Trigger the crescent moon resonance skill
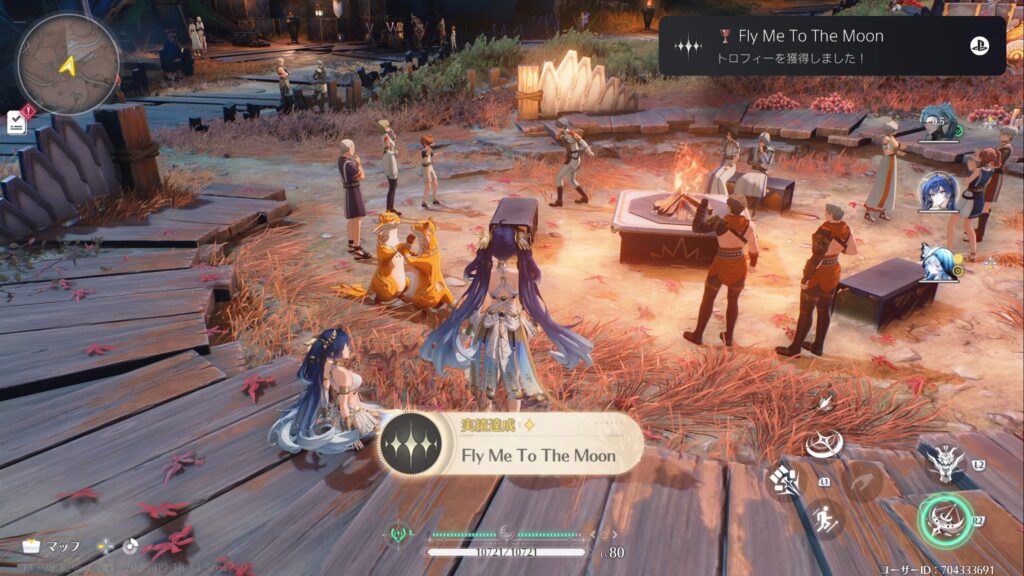Screen dimensions: 1024x576 click(826, 442)
